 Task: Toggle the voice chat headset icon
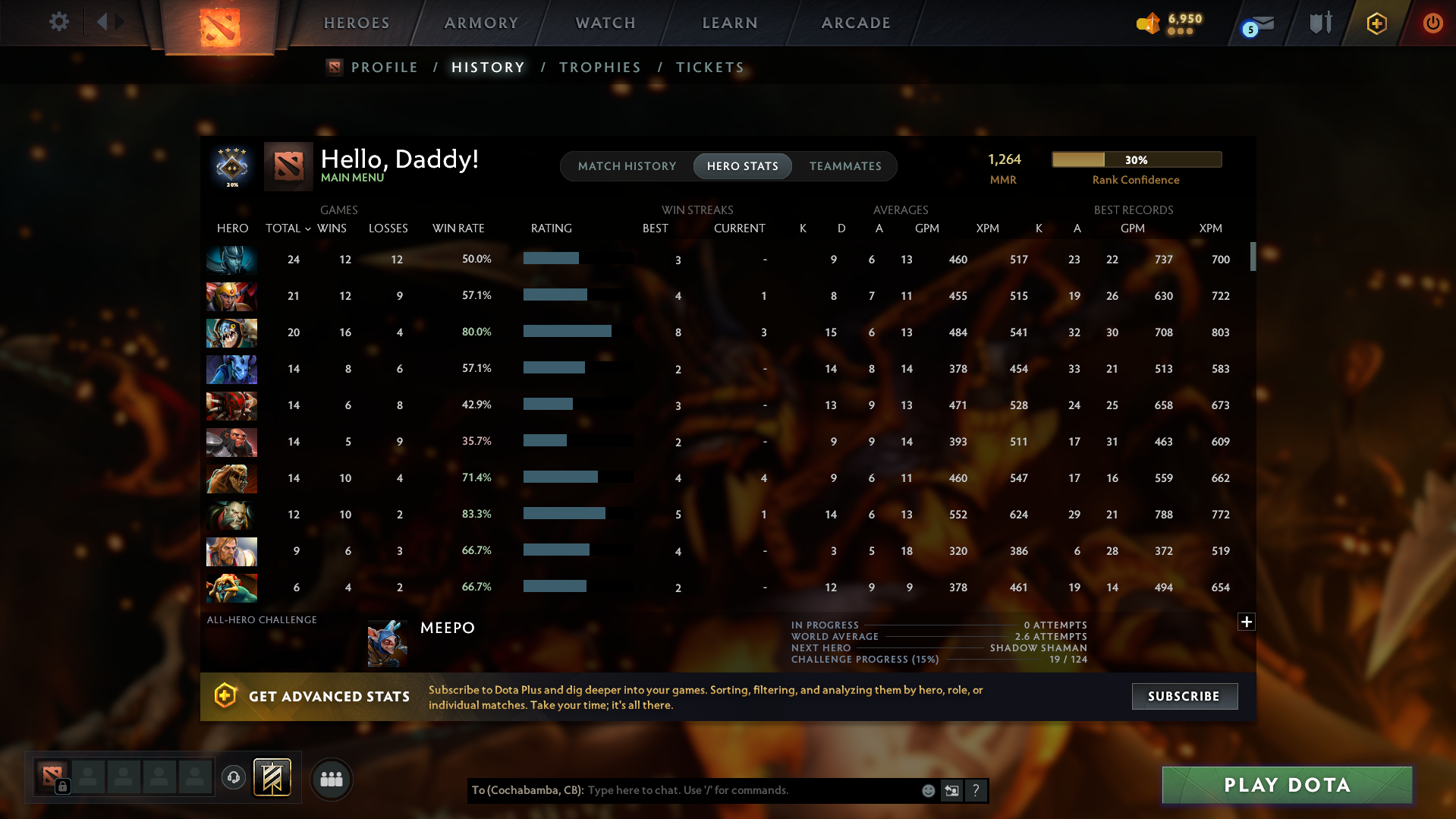click(x=234, y=778)
